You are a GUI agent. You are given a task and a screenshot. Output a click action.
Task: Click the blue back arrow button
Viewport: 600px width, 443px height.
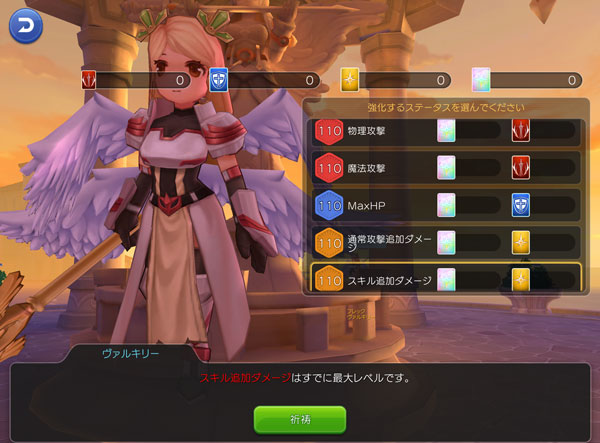[x=25, y=24]
